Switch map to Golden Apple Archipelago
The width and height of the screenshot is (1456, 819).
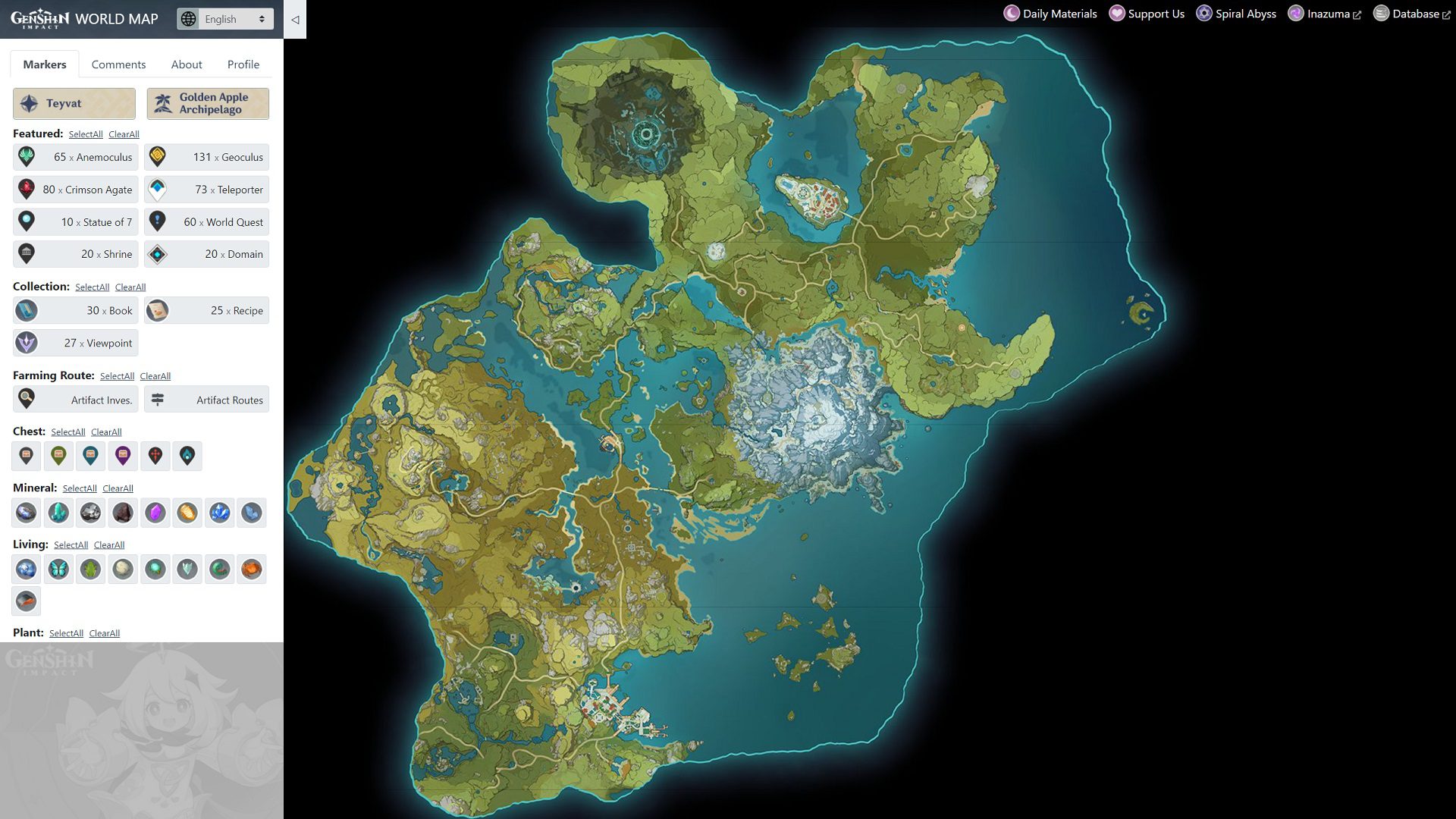206,103
